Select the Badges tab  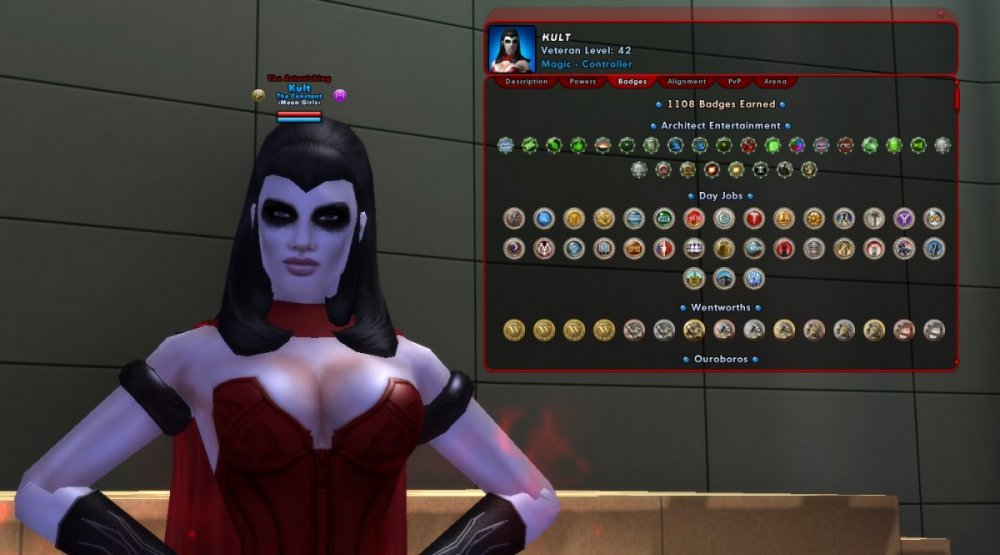pos(632,82)
